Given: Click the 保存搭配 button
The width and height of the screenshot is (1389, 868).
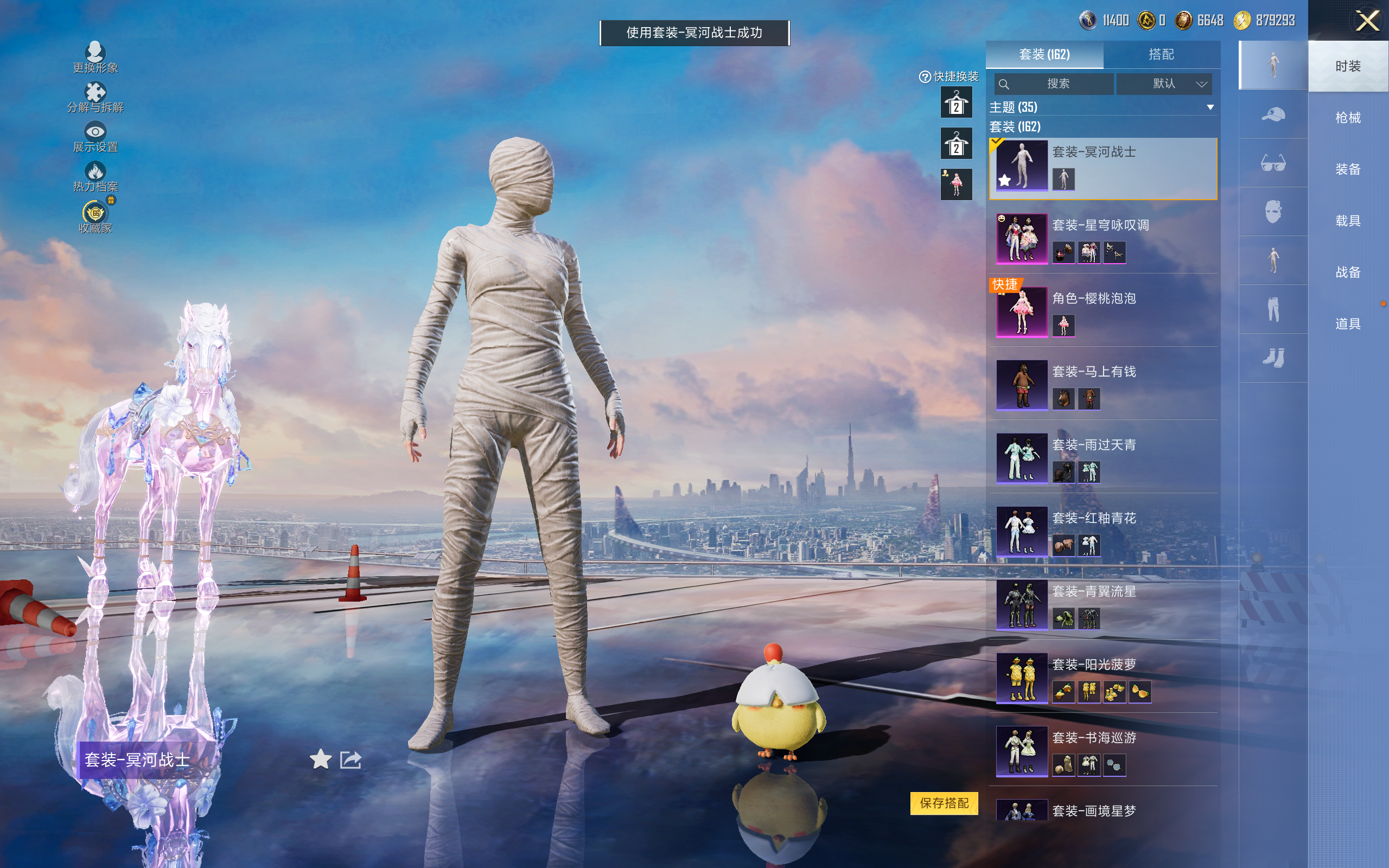Looking at the screenshot, I should pyautogui.click(x=944, y=803).
